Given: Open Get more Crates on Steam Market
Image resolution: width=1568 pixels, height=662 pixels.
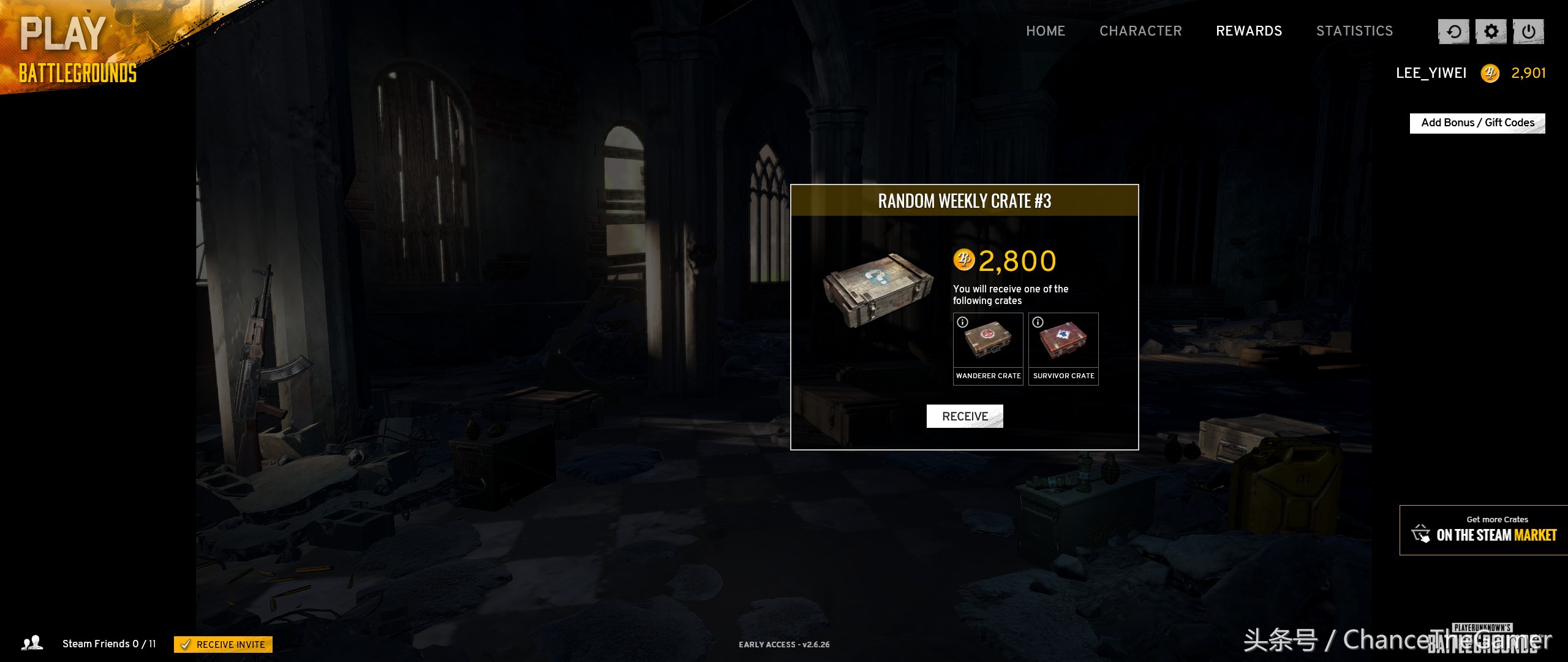Looking at the screenshot, I should [x=1484, y=530].
